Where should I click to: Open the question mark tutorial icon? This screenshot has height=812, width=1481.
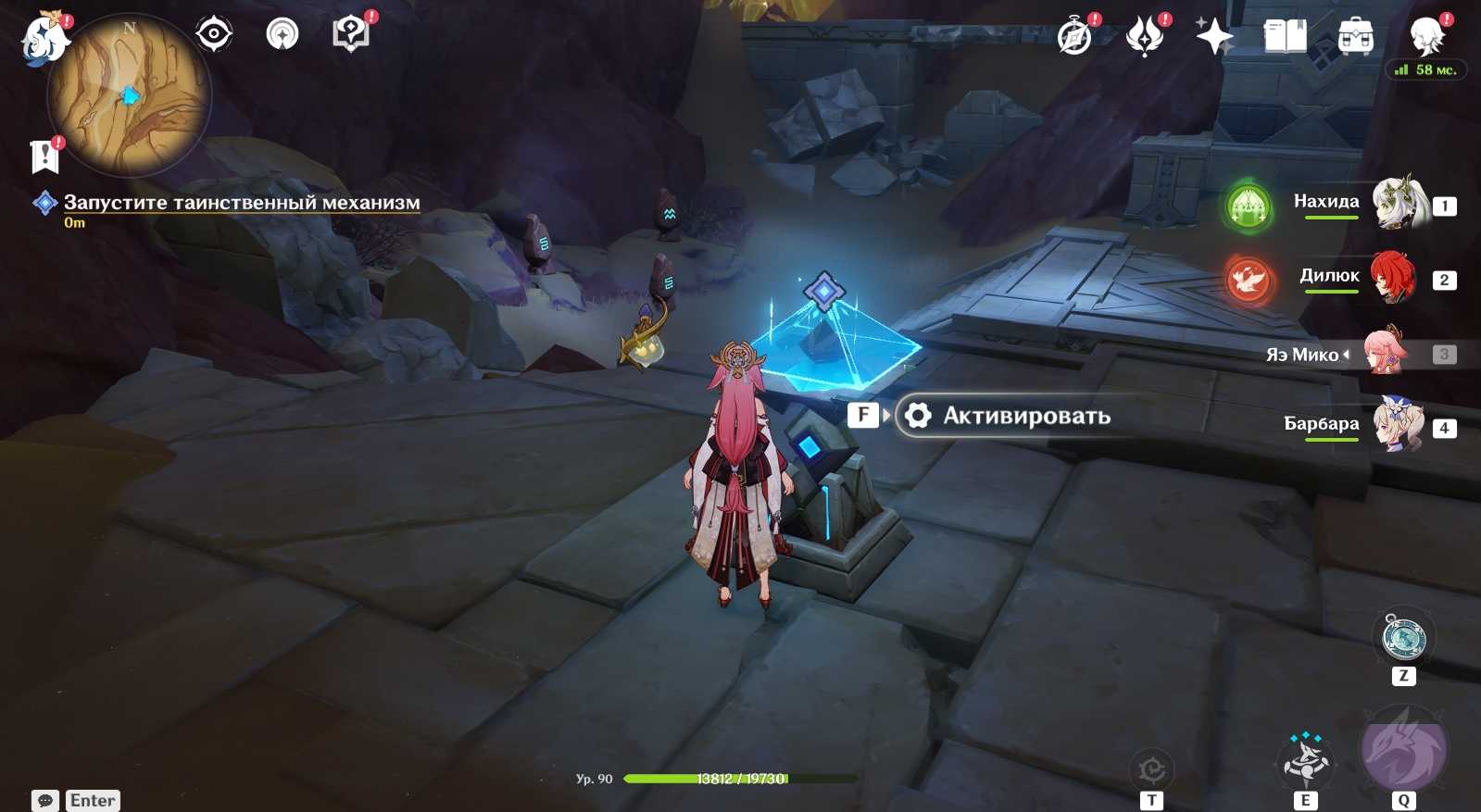click(350, 35)
